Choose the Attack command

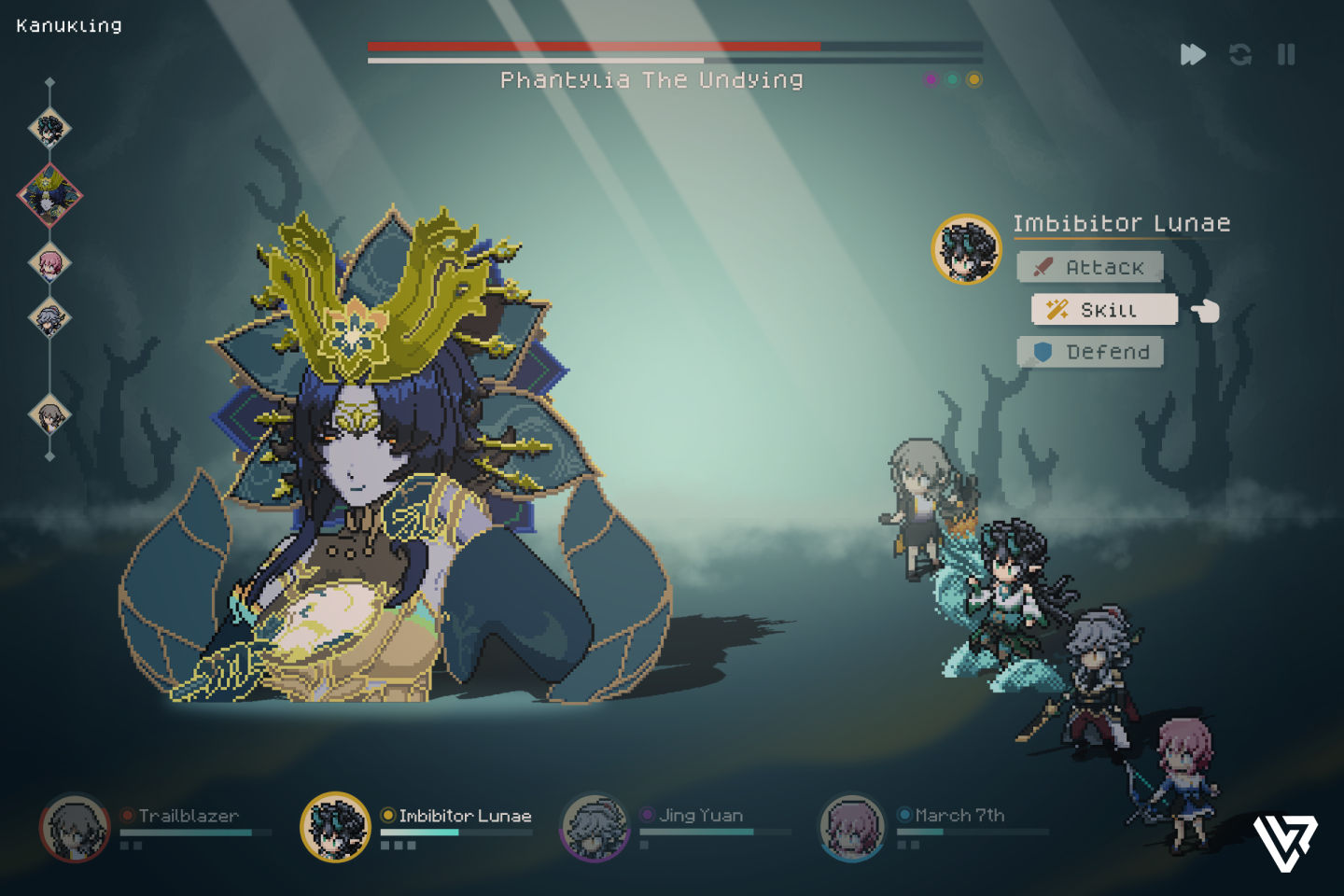click(x=1089, y=267)
